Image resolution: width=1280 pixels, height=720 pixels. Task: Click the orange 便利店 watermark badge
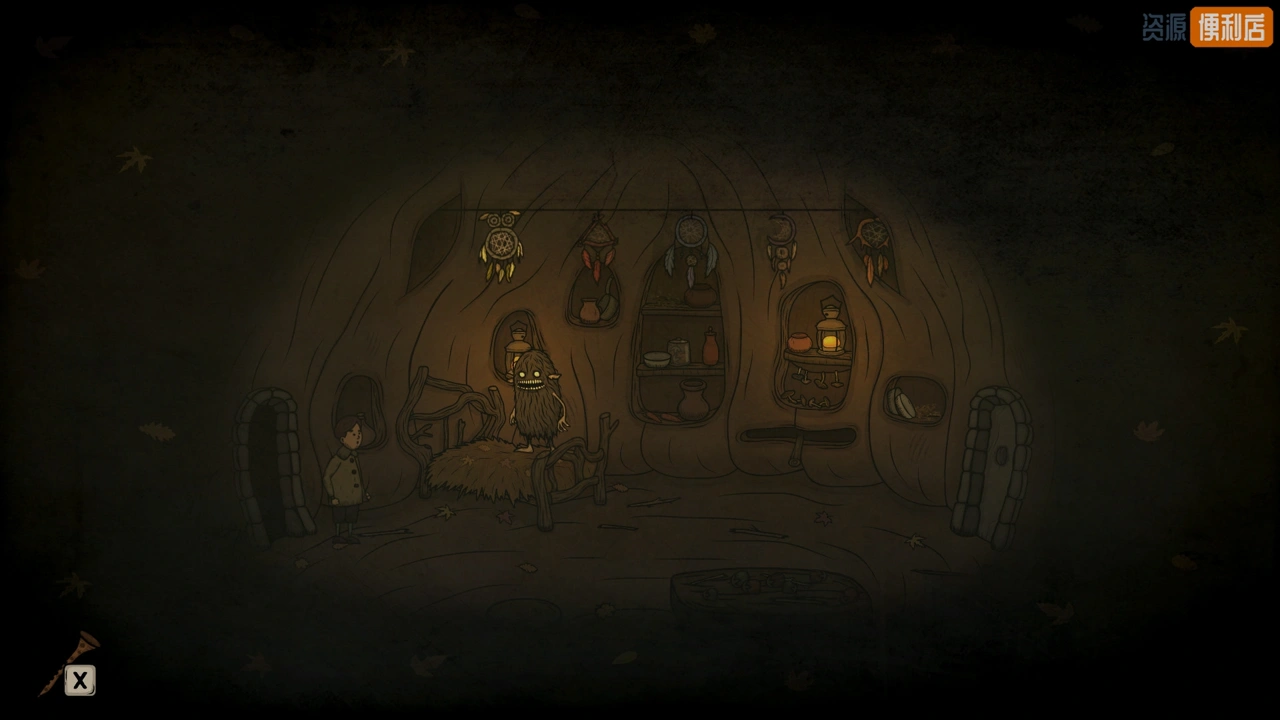pos(1230,27)
